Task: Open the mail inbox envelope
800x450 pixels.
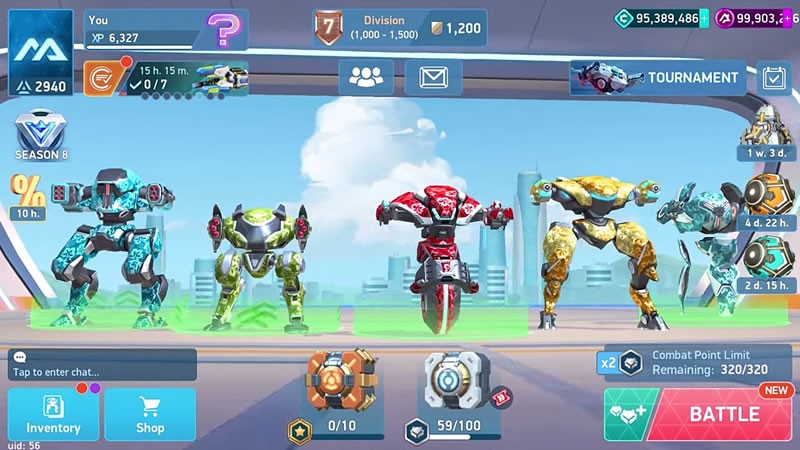Action: (x=433, y=77)
